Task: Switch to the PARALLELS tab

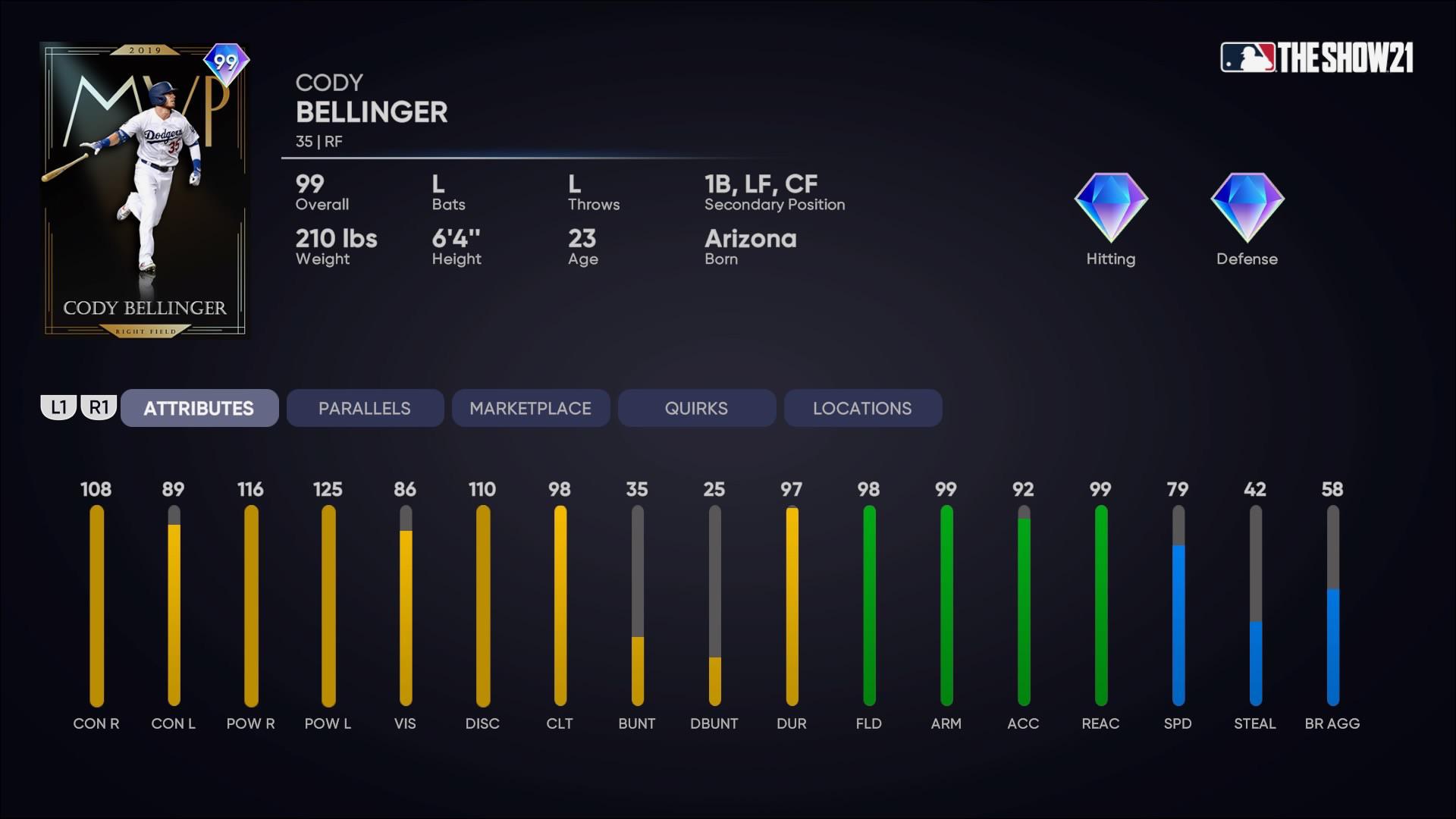Action: click(x=365, y=408)
